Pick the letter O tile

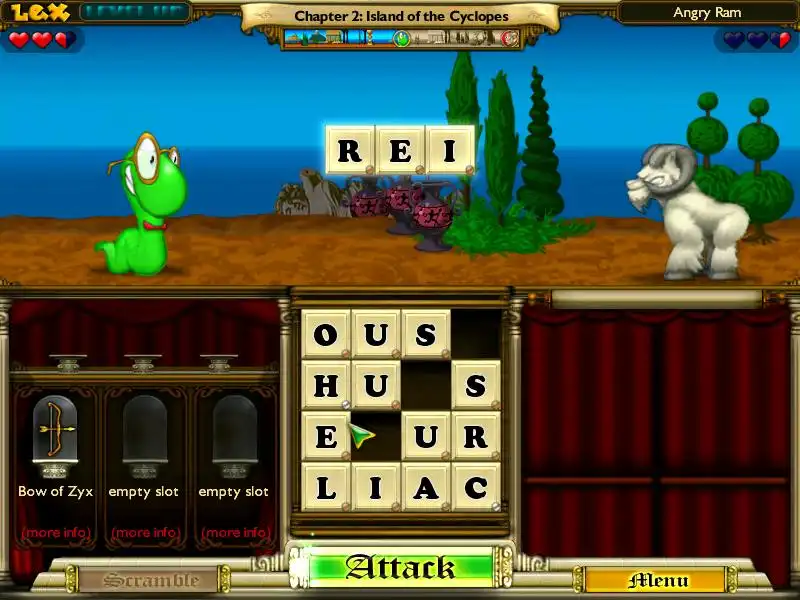pyautogui.click(x=326, y=335)
